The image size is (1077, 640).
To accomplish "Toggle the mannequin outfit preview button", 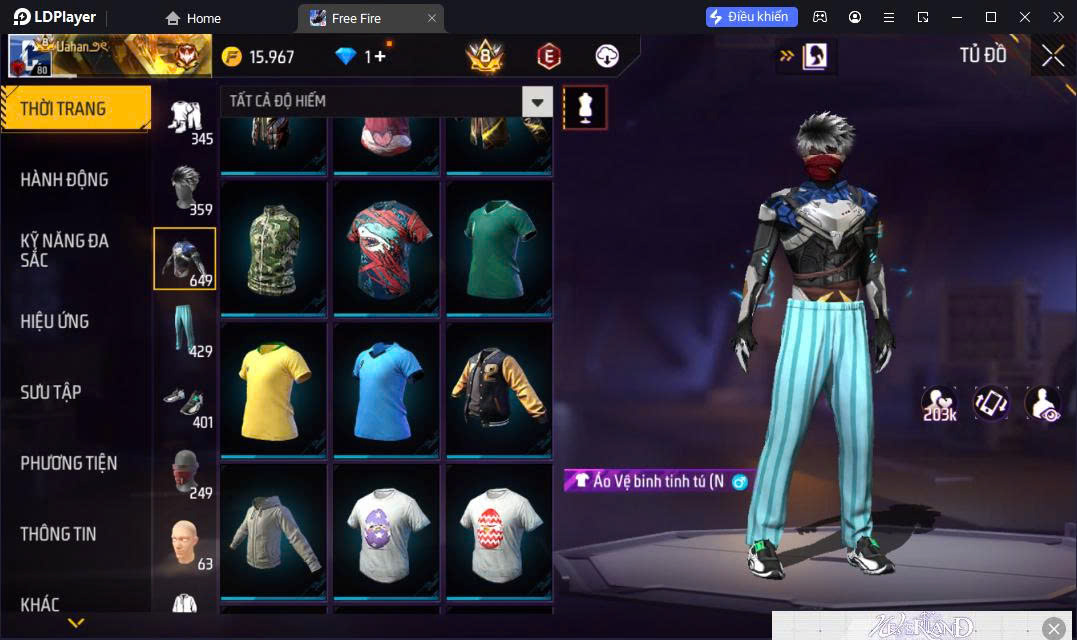I will pos(585,107).
